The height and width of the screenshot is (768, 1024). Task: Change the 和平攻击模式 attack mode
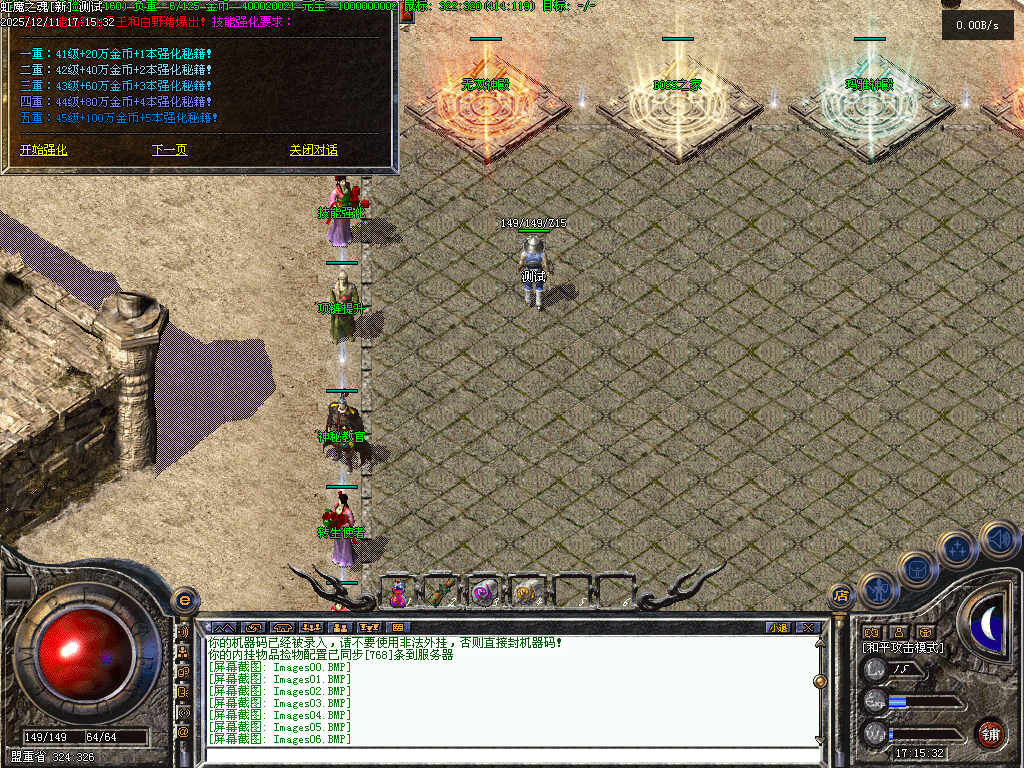coord(902,648)
